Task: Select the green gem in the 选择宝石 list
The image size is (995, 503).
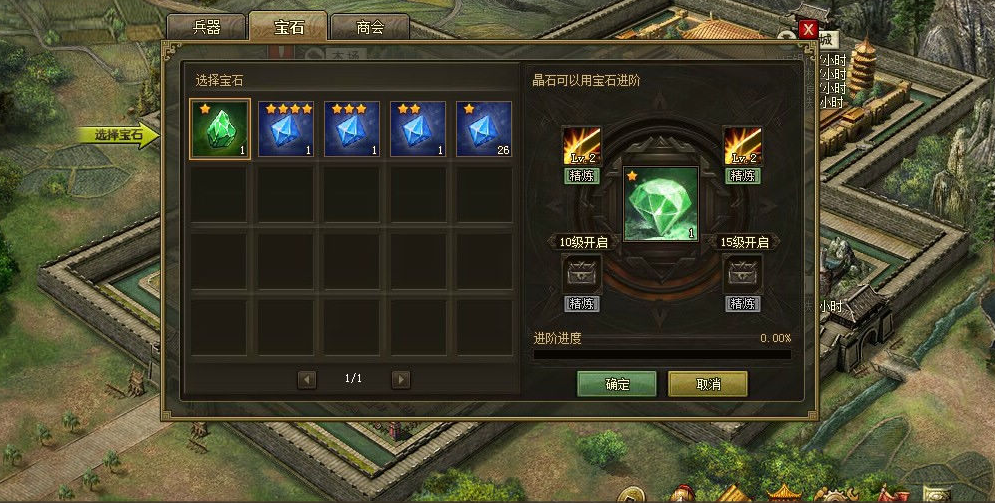Action: [x=220, y=129]
